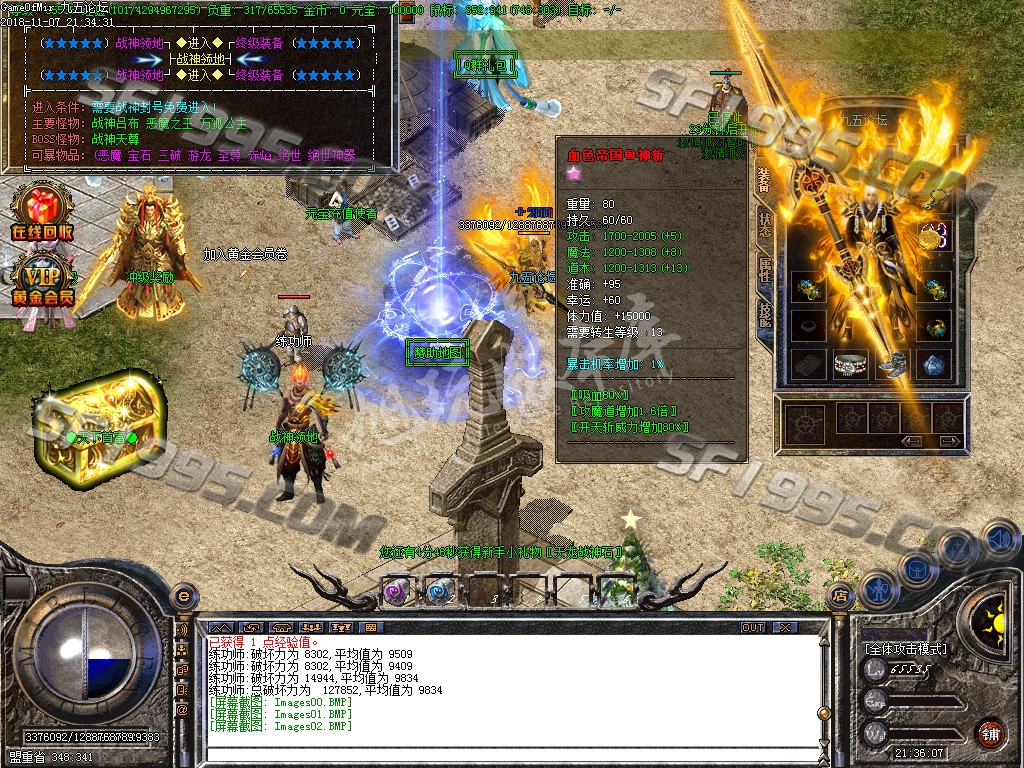
Task: Open the 在线回收 online recycle icon
Action: [42, 212]
